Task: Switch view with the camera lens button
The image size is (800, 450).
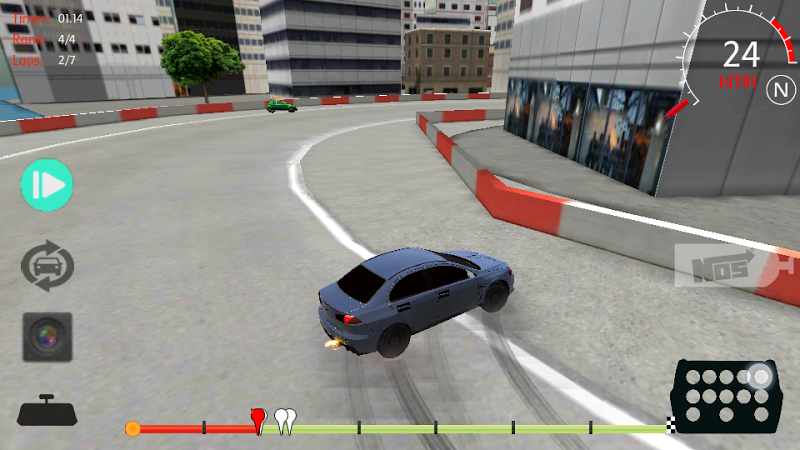Action: click(x=47, y=338)
